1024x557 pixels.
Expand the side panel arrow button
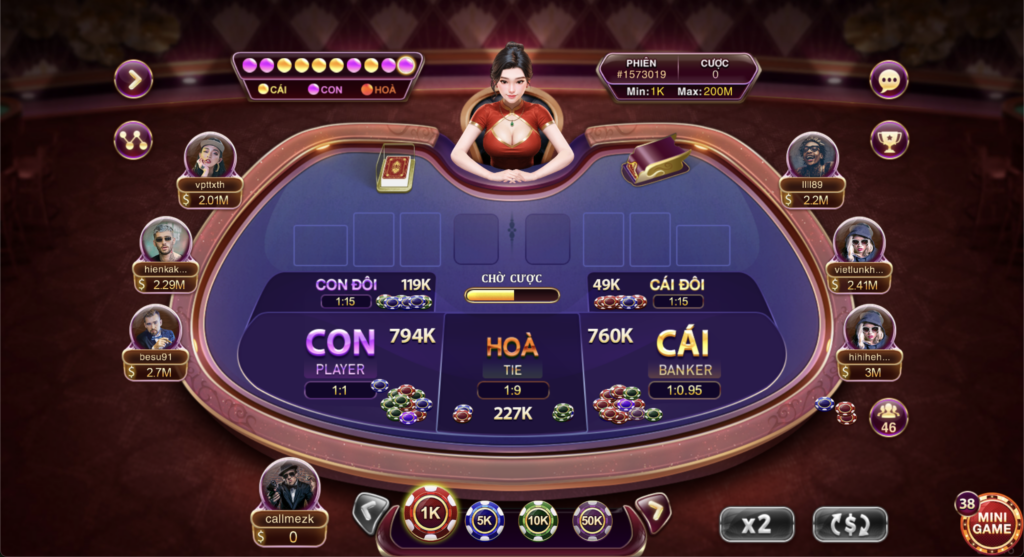(x=133, y=79)
